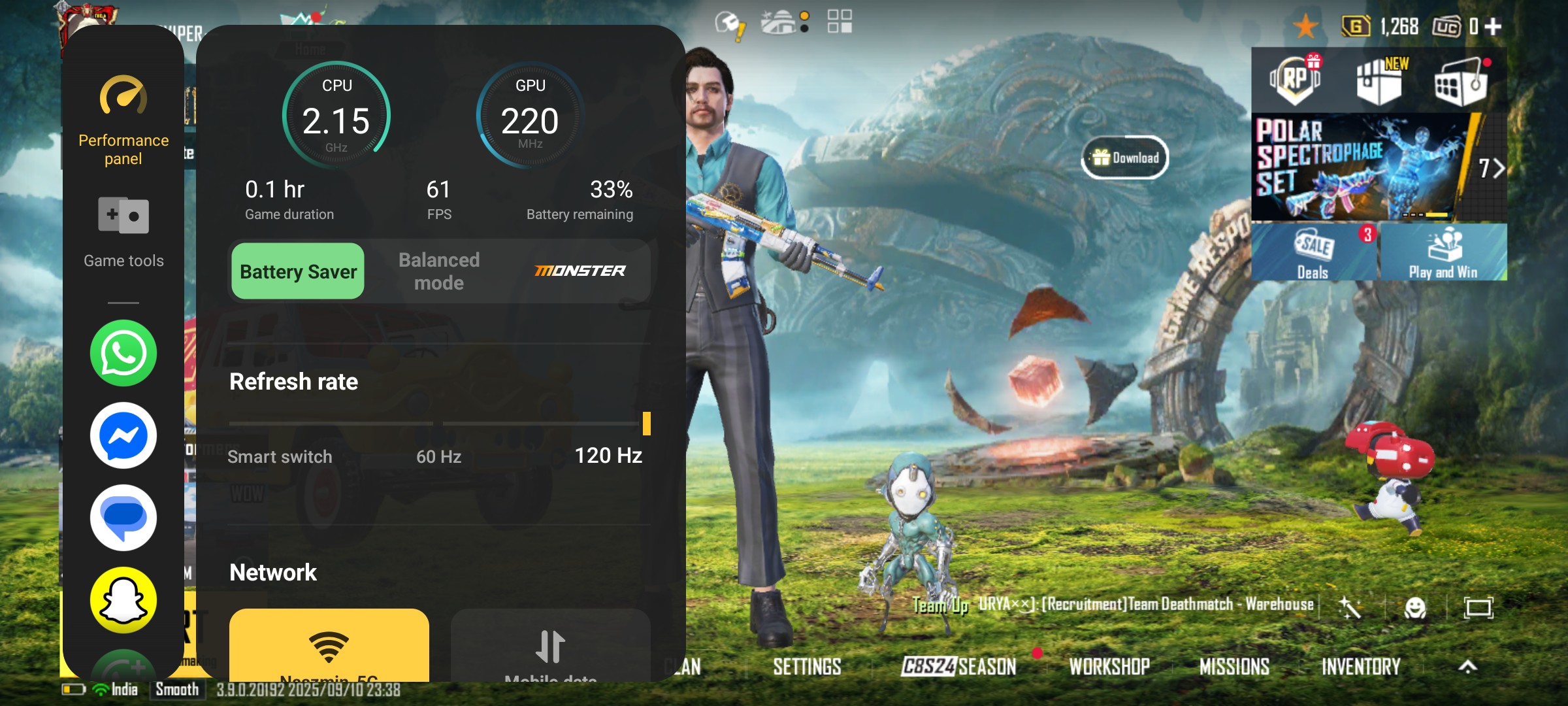
Task: Add UC with the plus button
Action: (x=1493, y=27)
